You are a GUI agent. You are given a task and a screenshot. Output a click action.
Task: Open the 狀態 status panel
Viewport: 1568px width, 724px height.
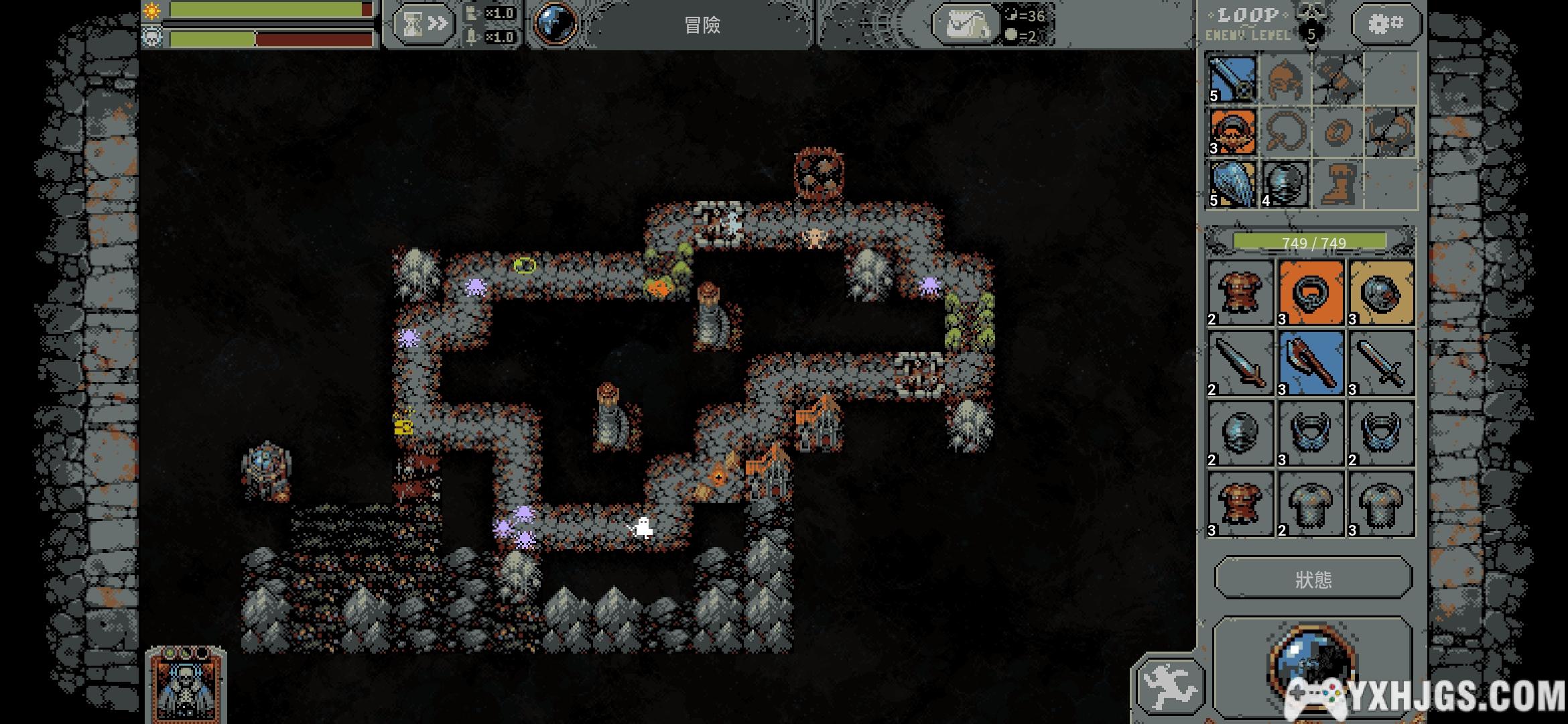[x=1313, y=579]
